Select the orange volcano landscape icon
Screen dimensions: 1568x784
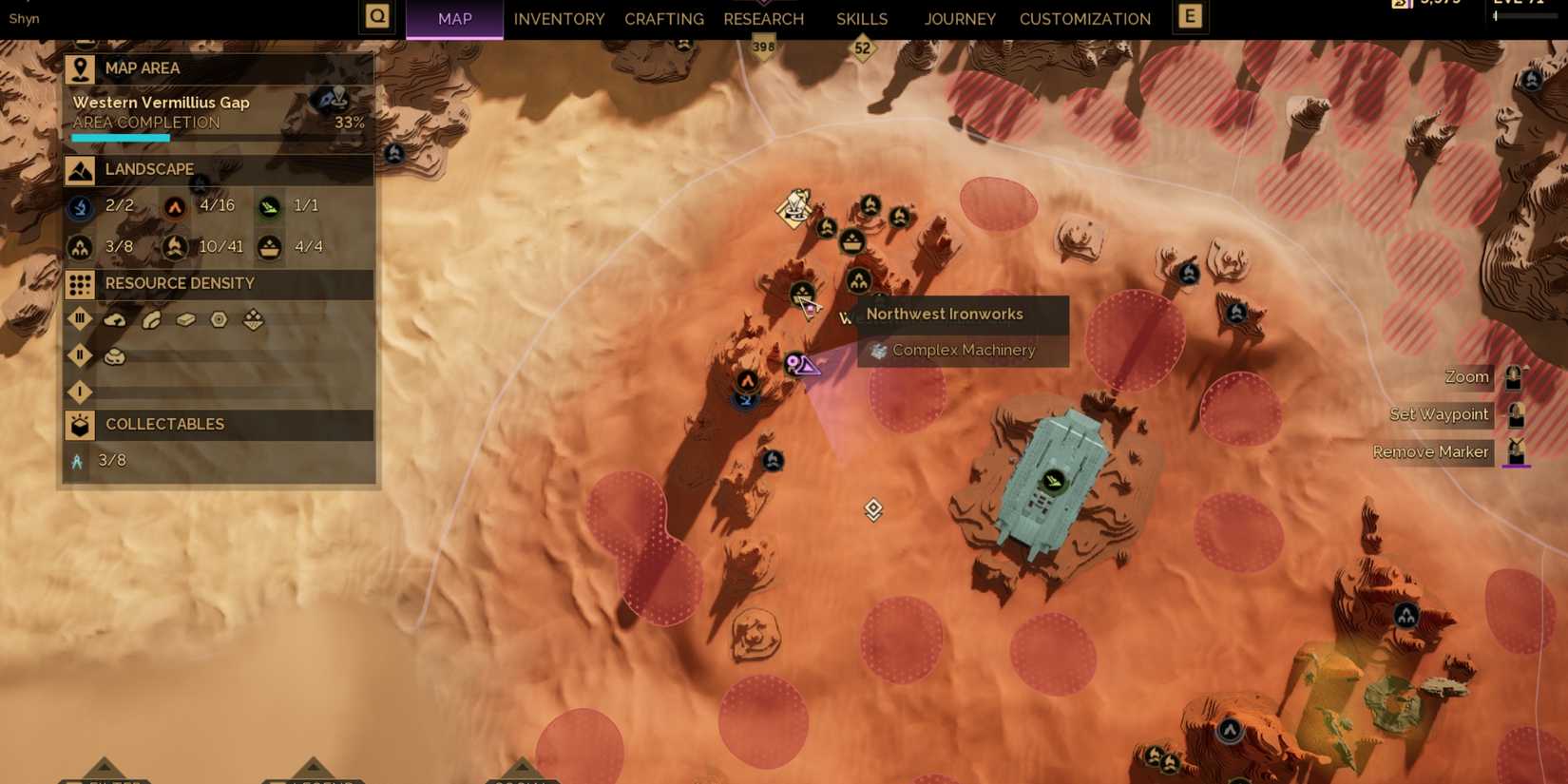point(175,207)
